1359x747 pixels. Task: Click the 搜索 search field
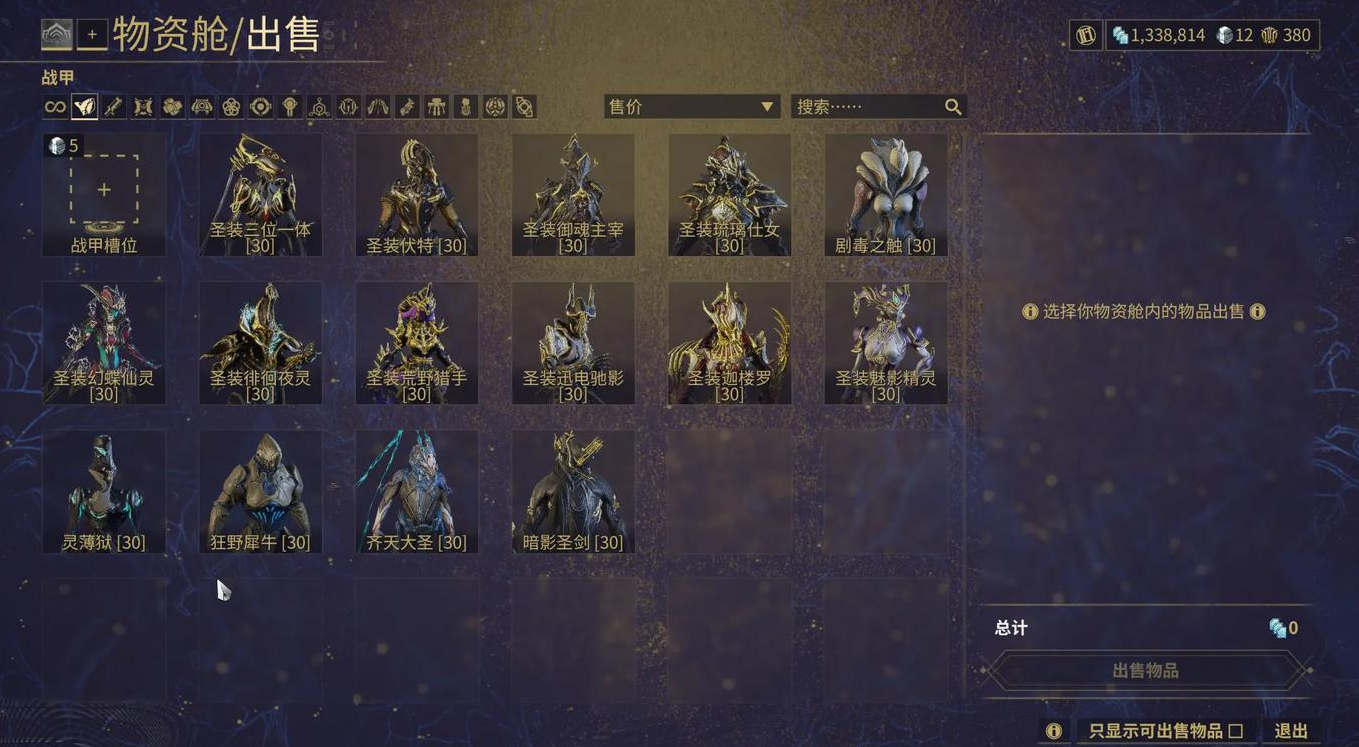[868, 107]
